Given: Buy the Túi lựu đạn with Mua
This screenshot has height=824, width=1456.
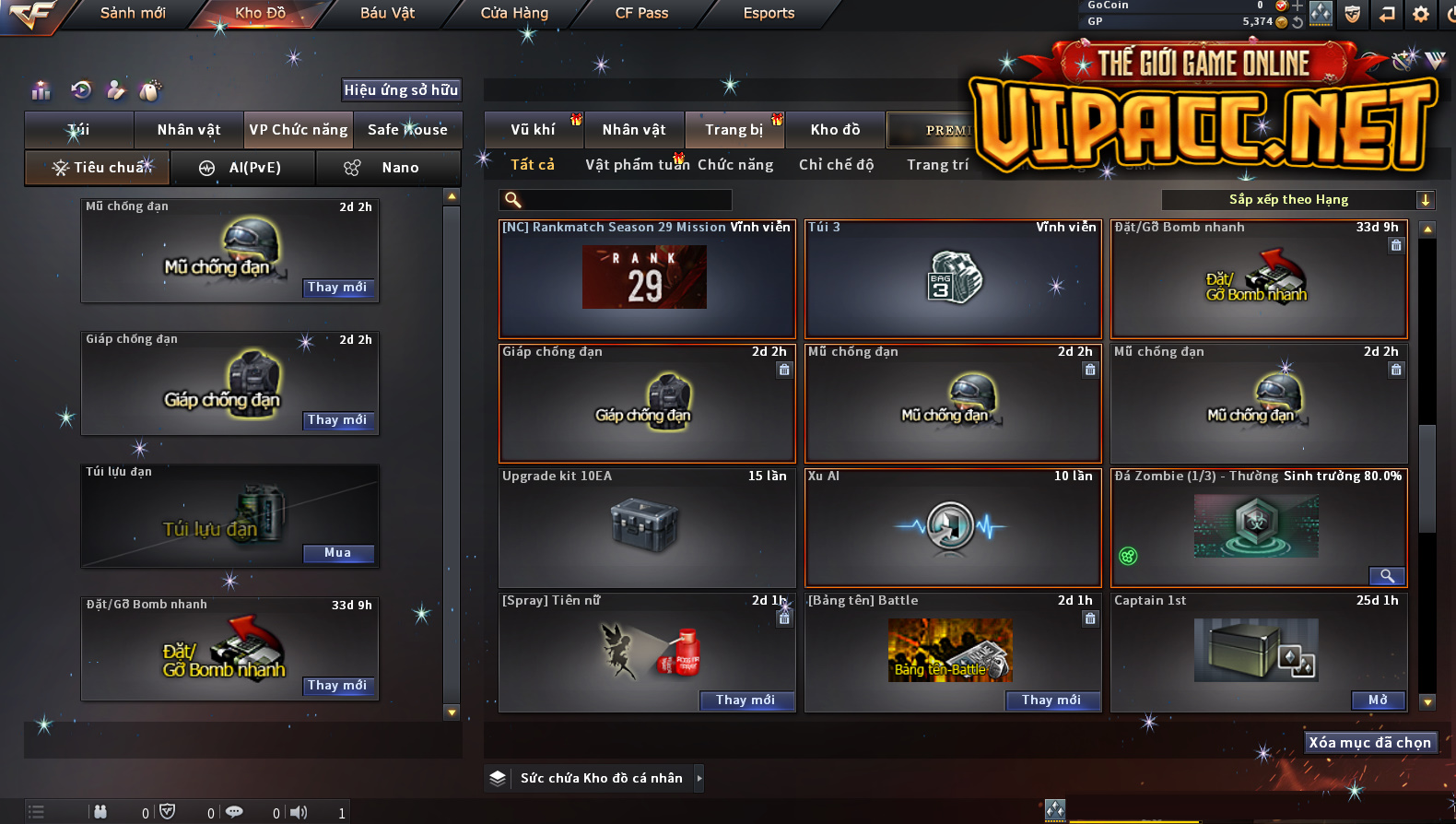Looking at the screenshot, I should tap(337, 553).
